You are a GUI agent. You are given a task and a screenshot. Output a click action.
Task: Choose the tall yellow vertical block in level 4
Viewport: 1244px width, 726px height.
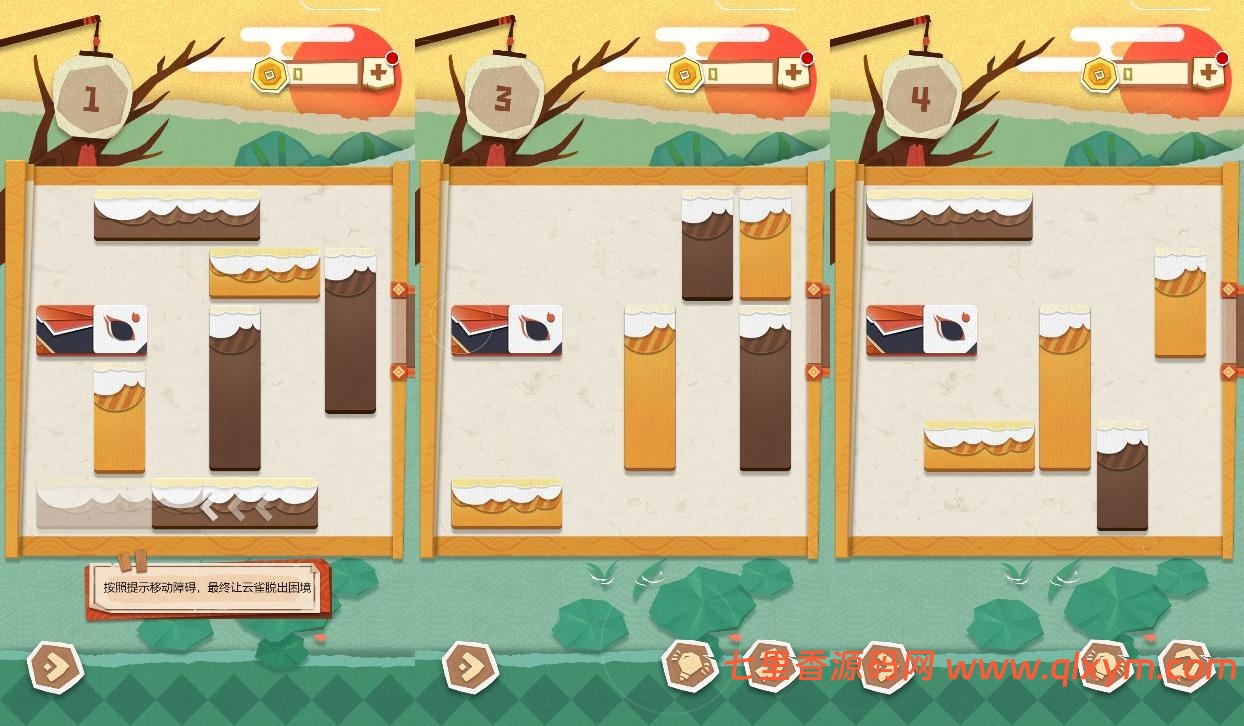[x=1064, y=389]
